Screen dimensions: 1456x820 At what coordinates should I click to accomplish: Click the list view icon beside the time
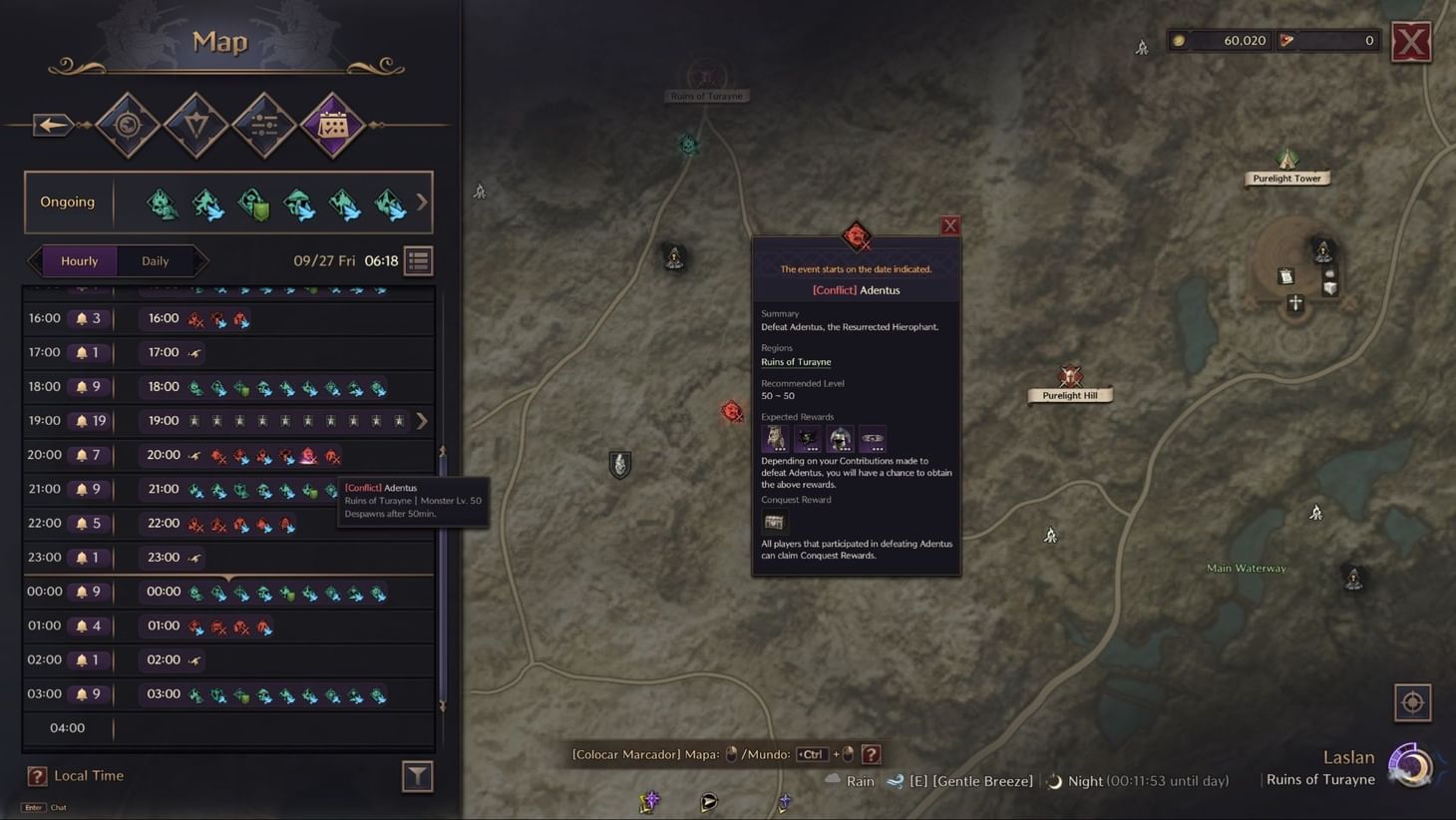[x=418, y=260]
